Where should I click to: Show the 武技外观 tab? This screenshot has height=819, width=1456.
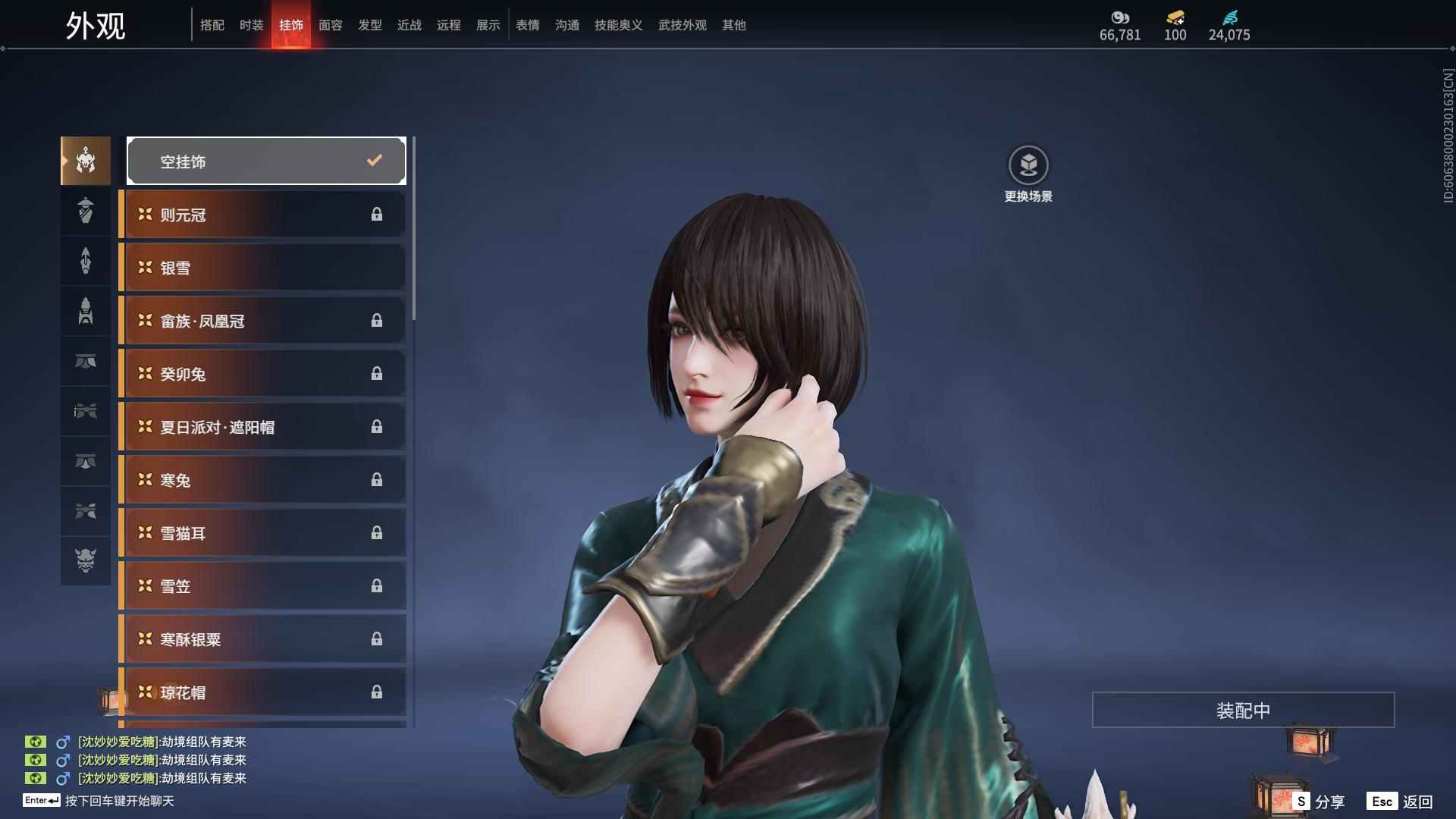[x=682, y=25]
